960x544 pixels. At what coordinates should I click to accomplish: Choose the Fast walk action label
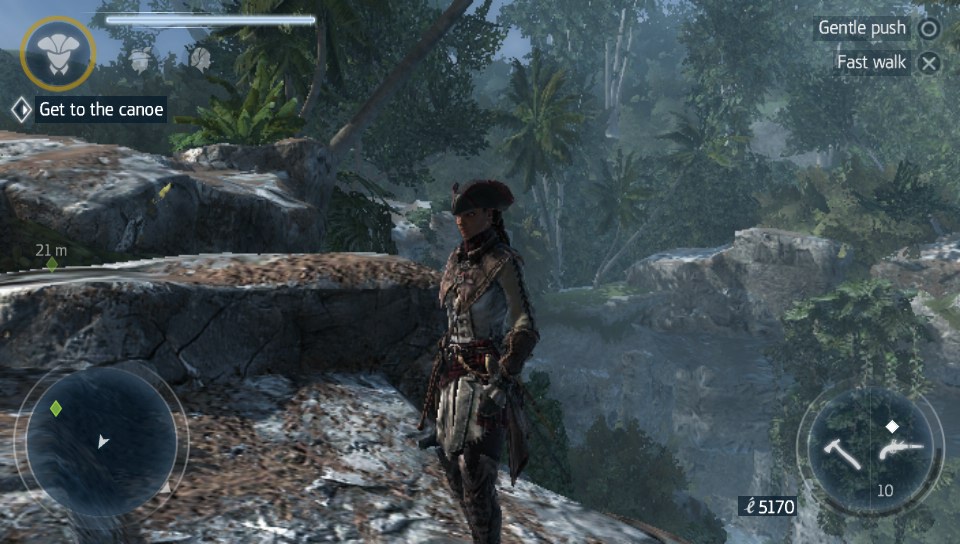(x=871, y=62)
